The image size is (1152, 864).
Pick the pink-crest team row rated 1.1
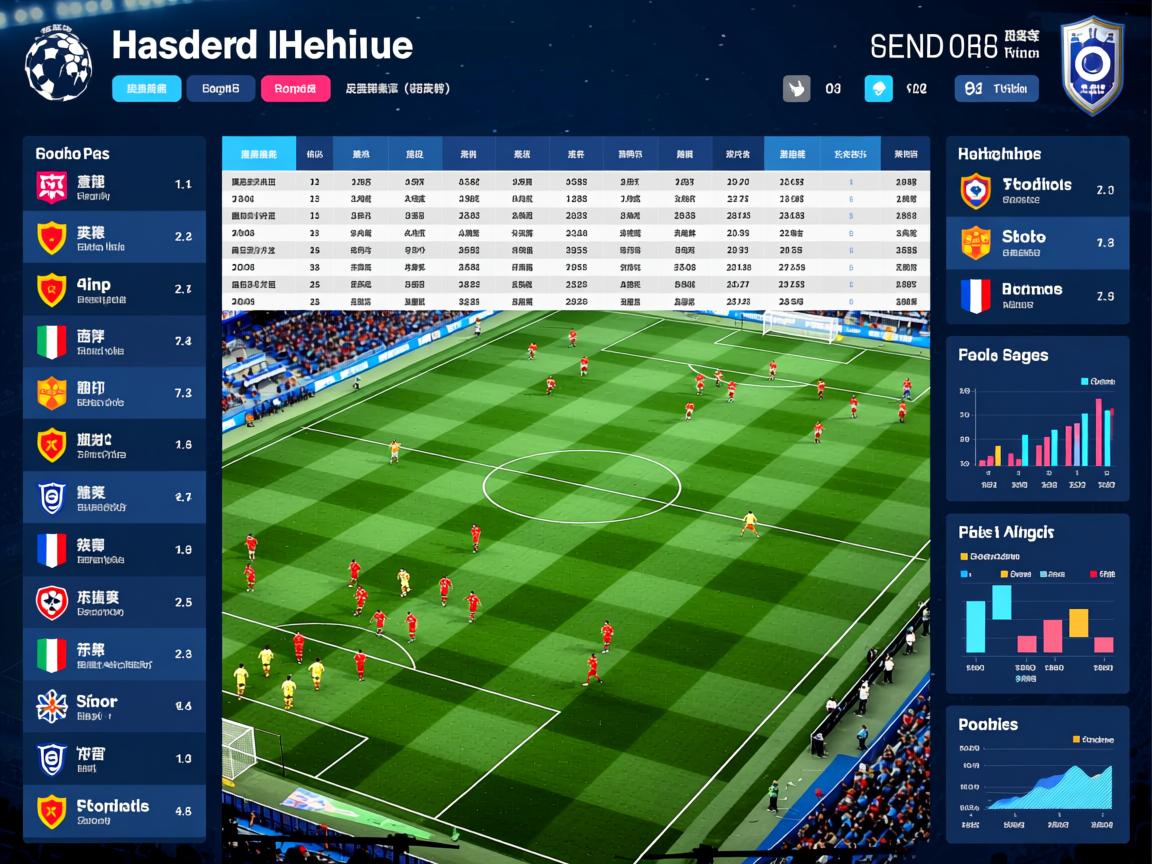pos(114,185)
